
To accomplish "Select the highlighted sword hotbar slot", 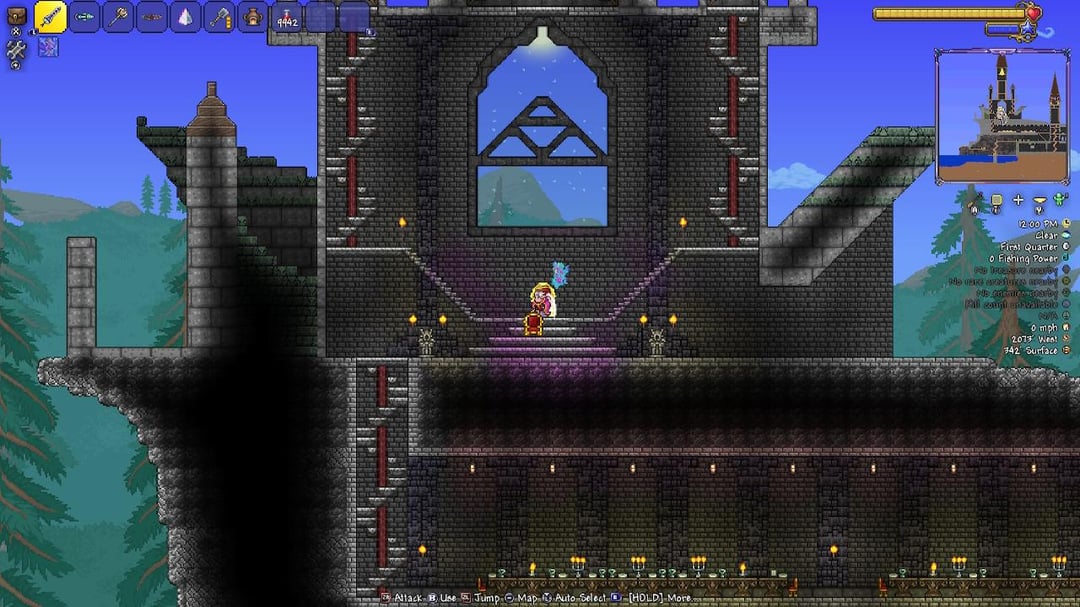I will (x=51, y=17).
